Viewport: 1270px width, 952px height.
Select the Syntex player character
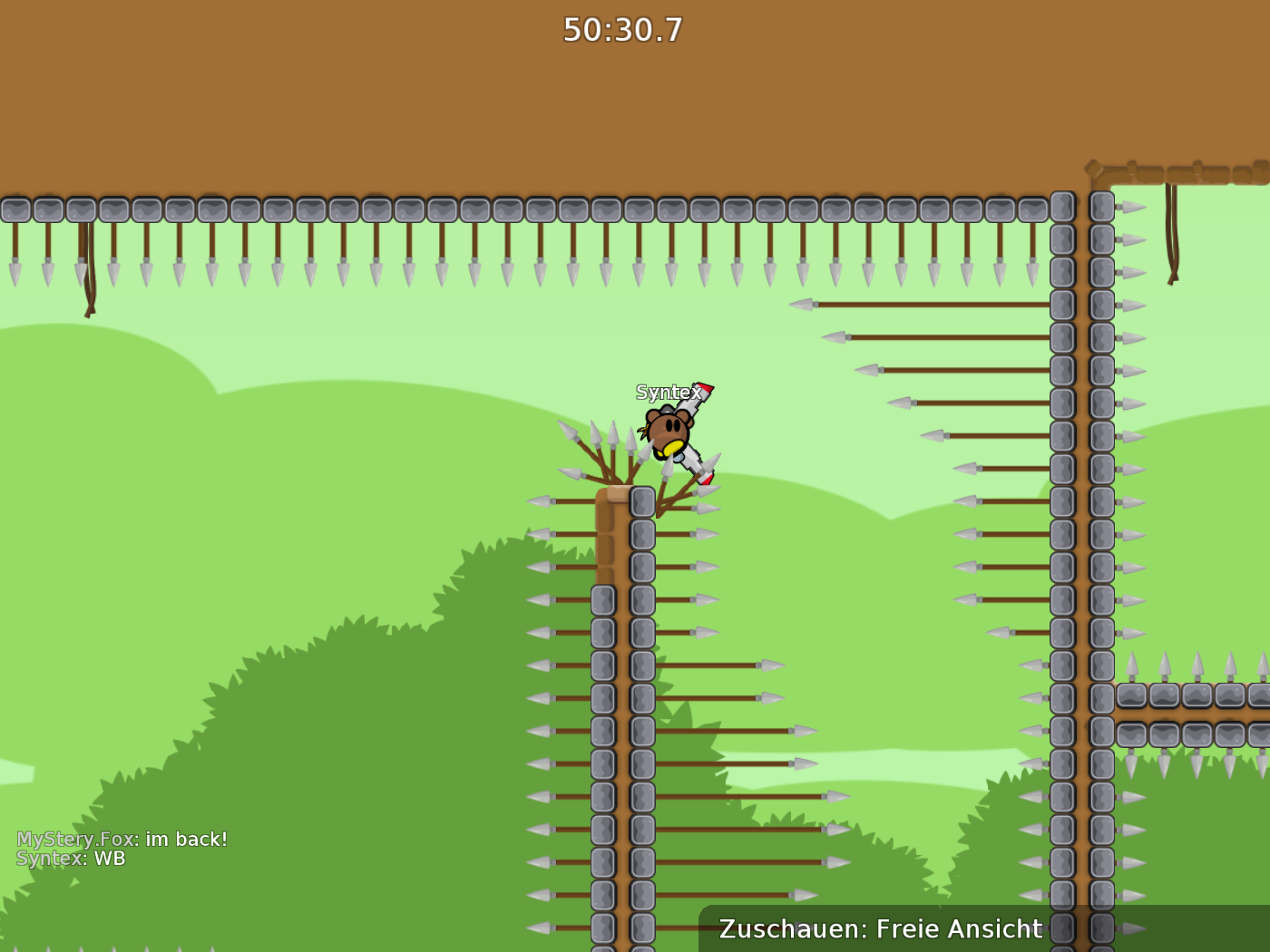pyautogui.click(x=667, y=431)
